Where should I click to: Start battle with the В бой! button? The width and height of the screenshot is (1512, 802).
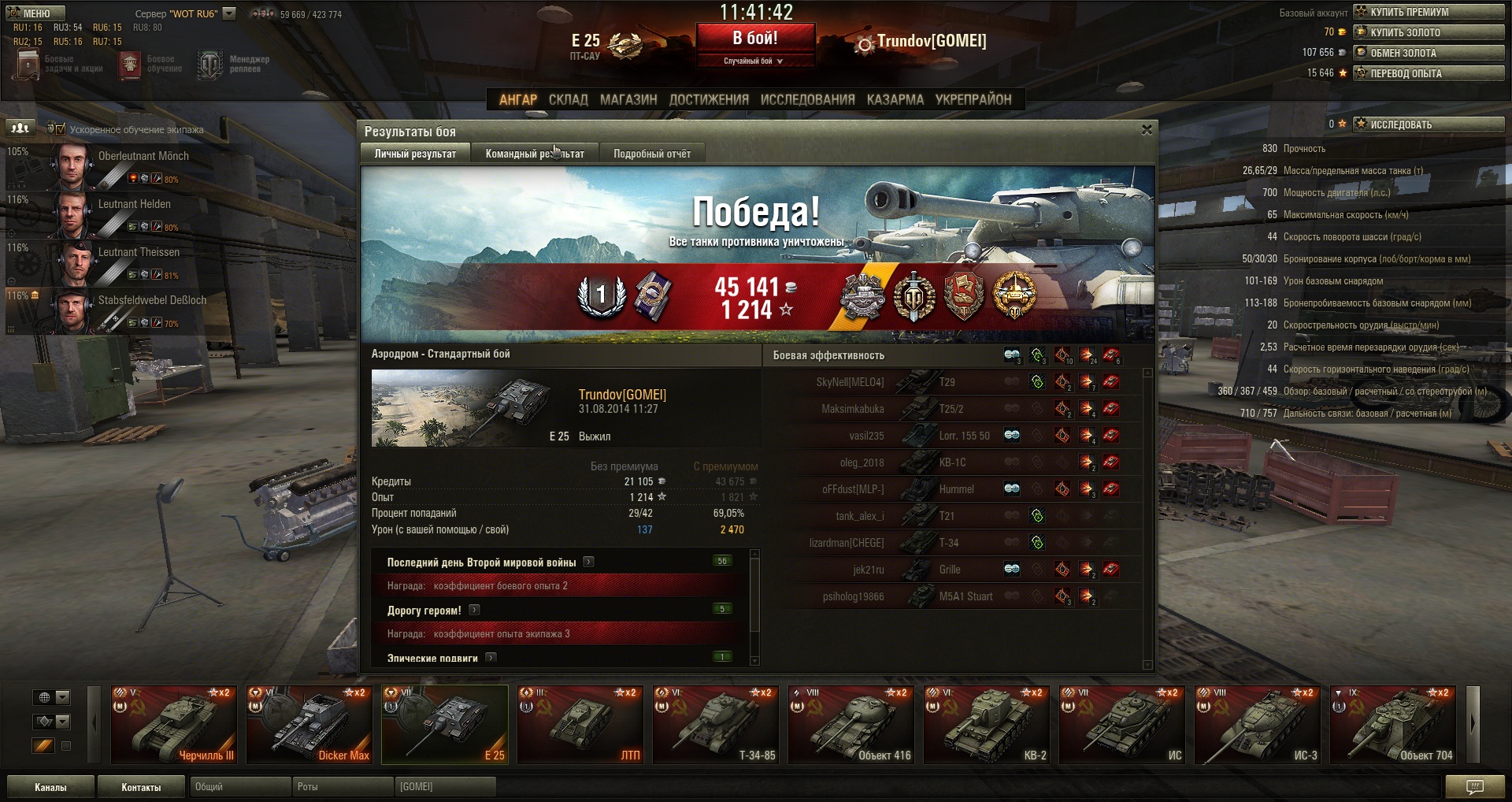(754, 38)
